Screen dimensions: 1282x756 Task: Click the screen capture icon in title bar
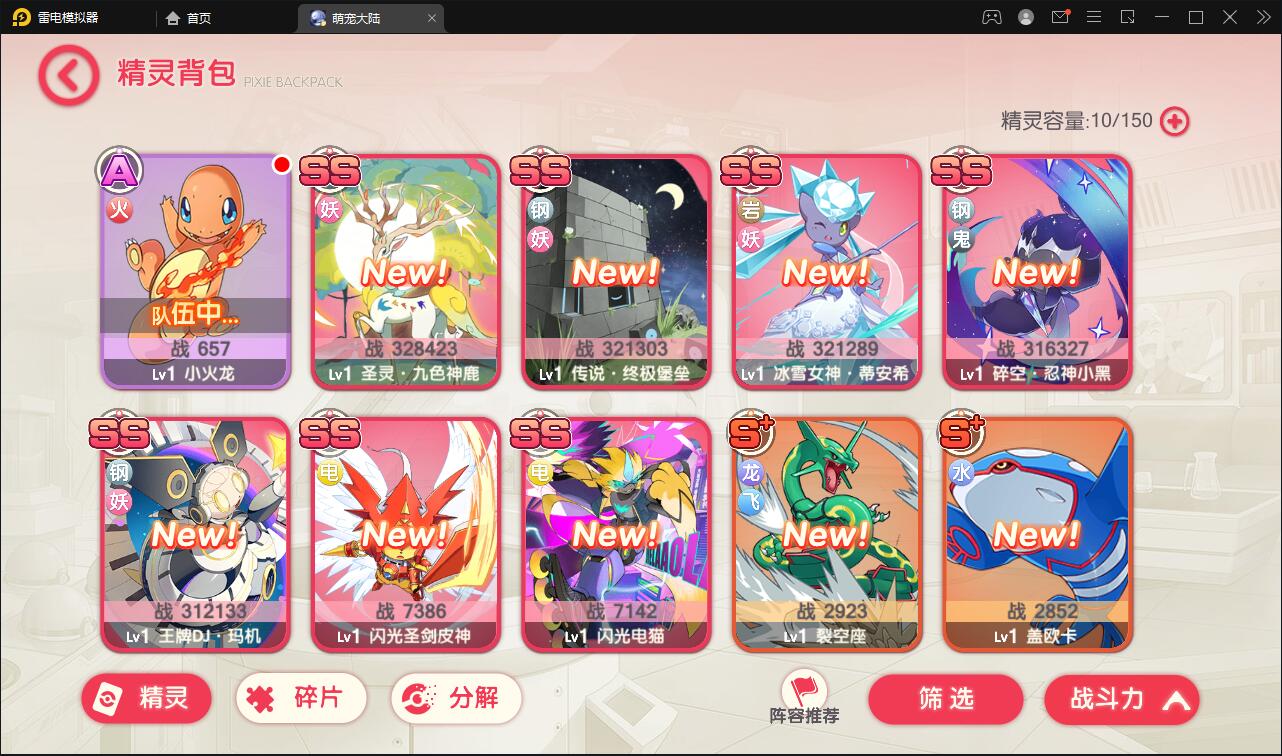(x=1128, y=17)
